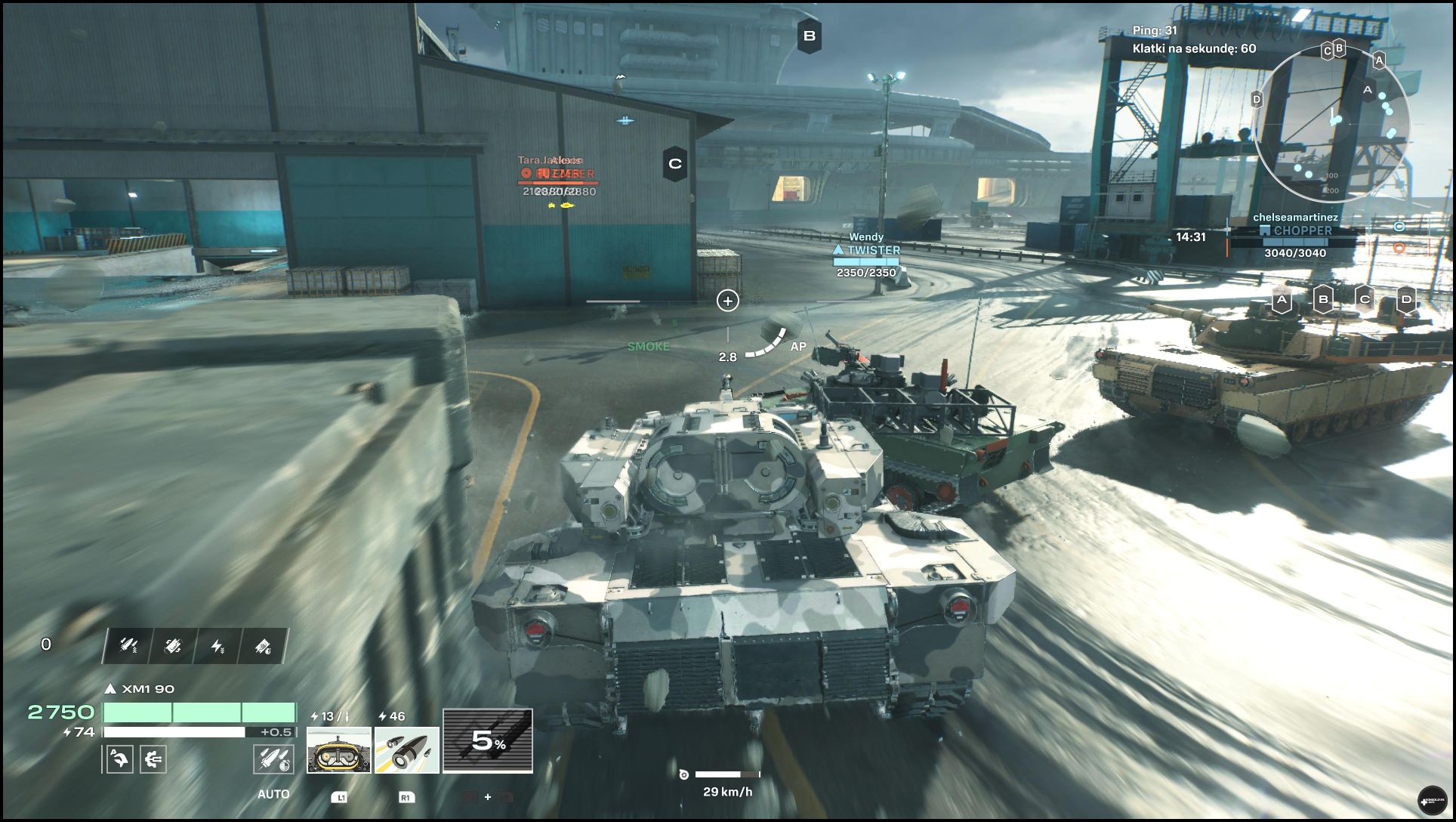1456x822 pixels.
Task: Select chelseamartinez's CHOPPER nameplate
Action: pos(1295,230)
